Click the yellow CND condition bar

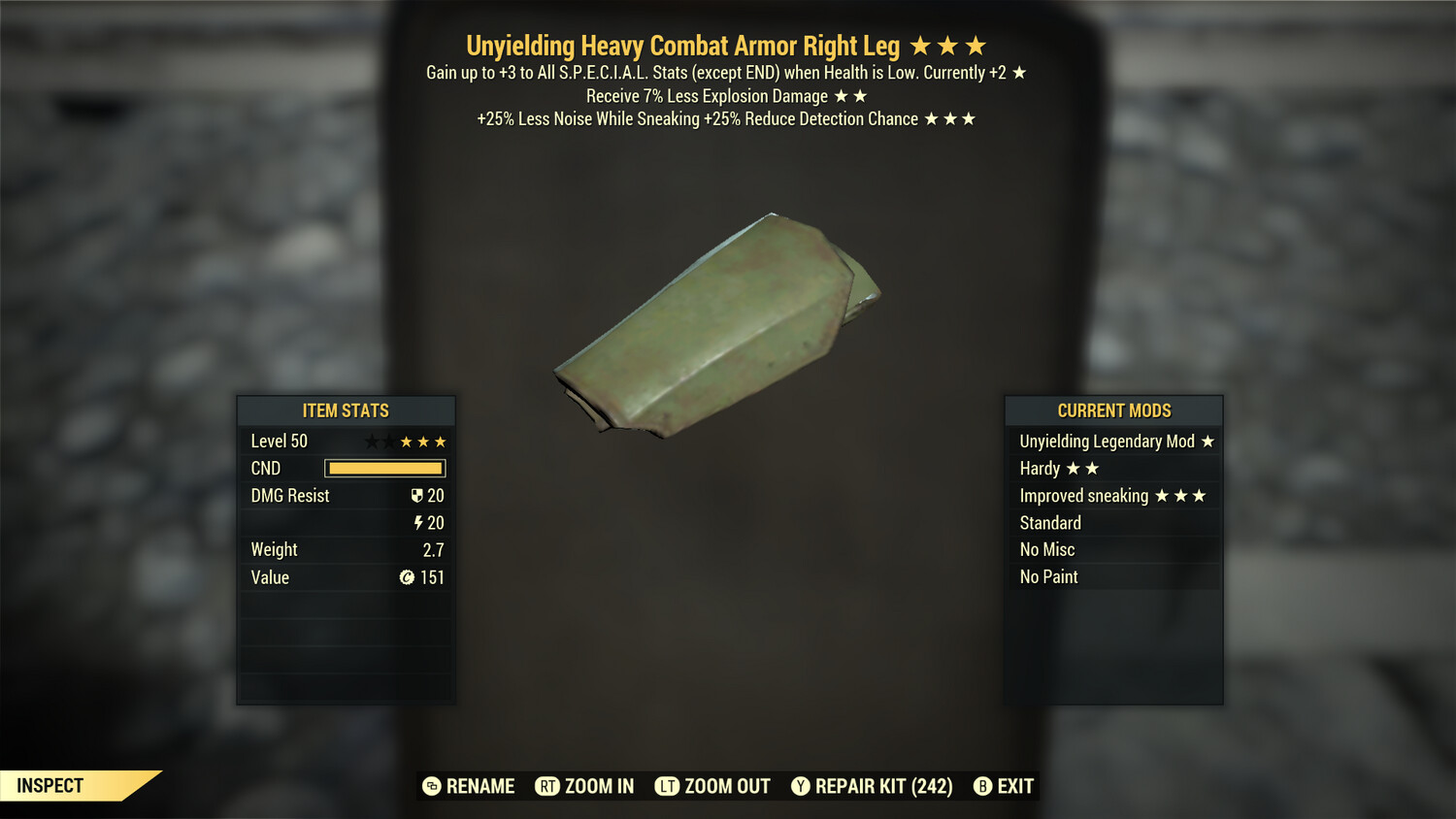tap(384, 468)
